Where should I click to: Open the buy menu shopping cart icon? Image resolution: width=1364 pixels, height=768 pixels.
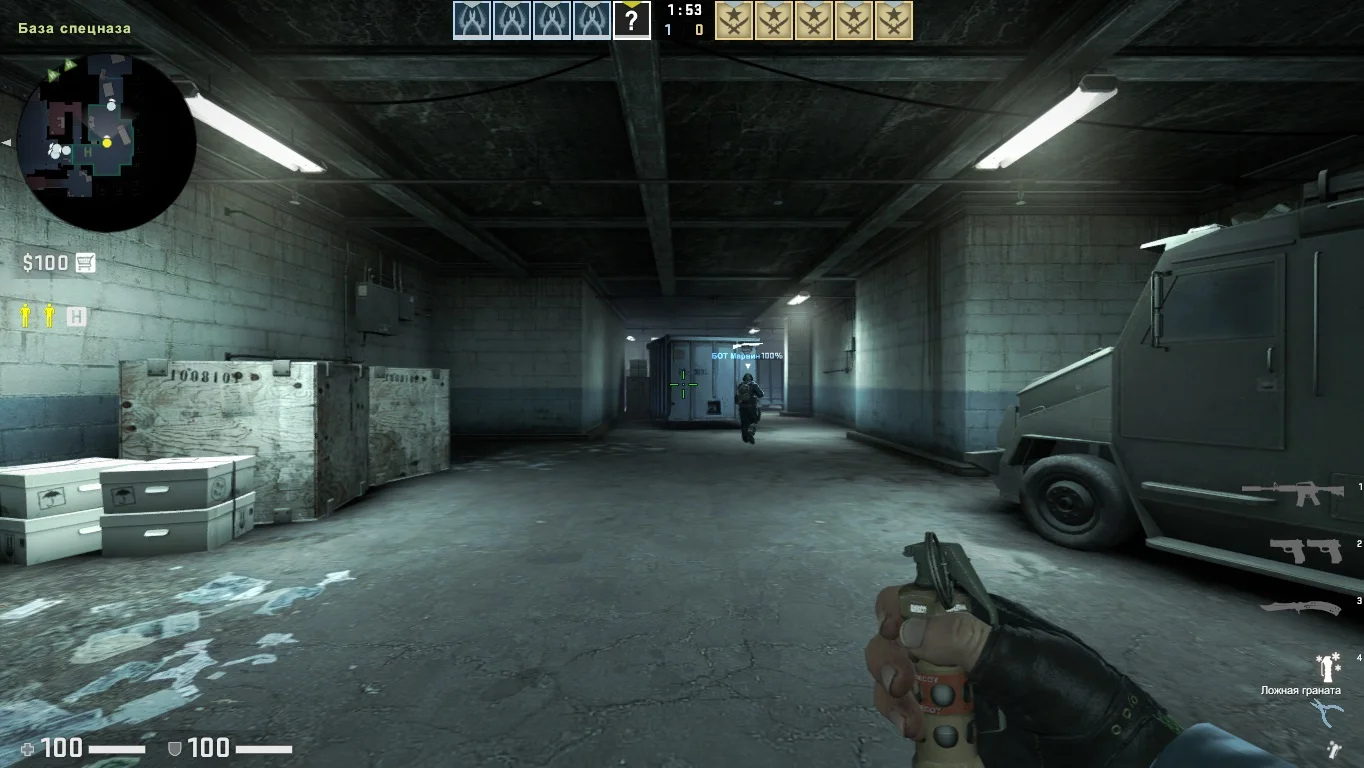click(x=85, y=263)
